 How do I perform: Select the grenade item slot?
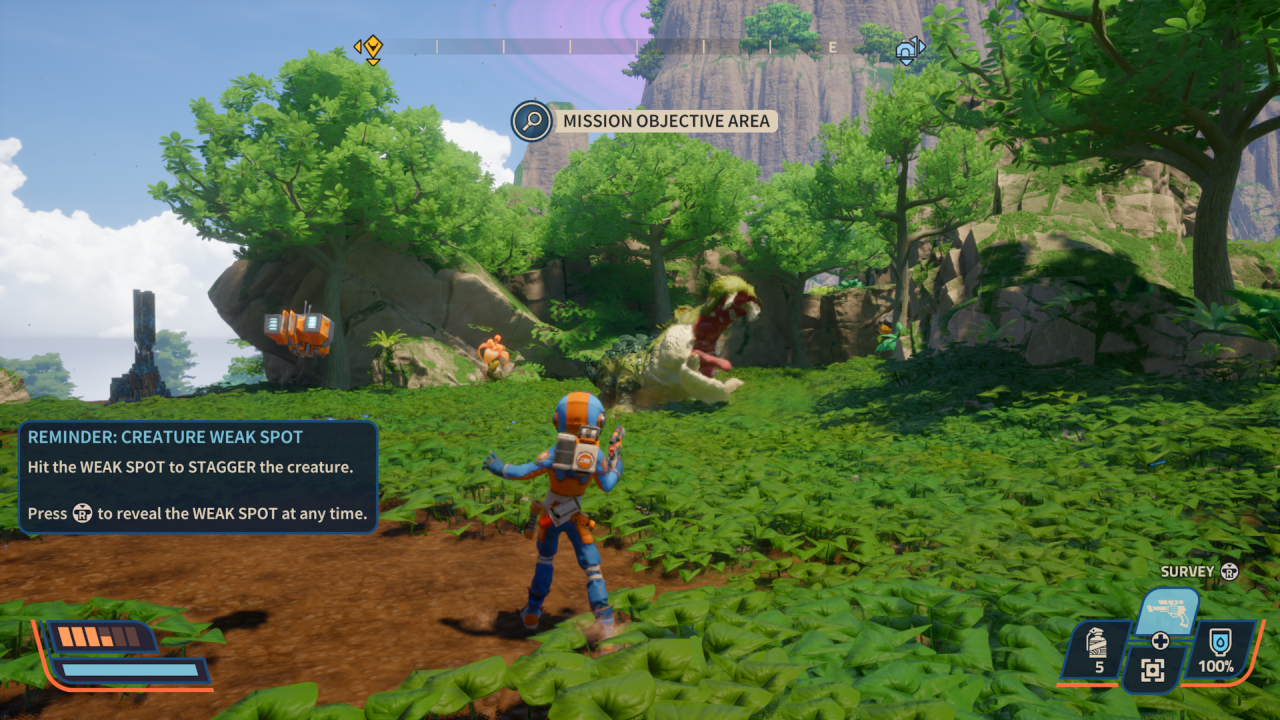[x=1098, y=649]
